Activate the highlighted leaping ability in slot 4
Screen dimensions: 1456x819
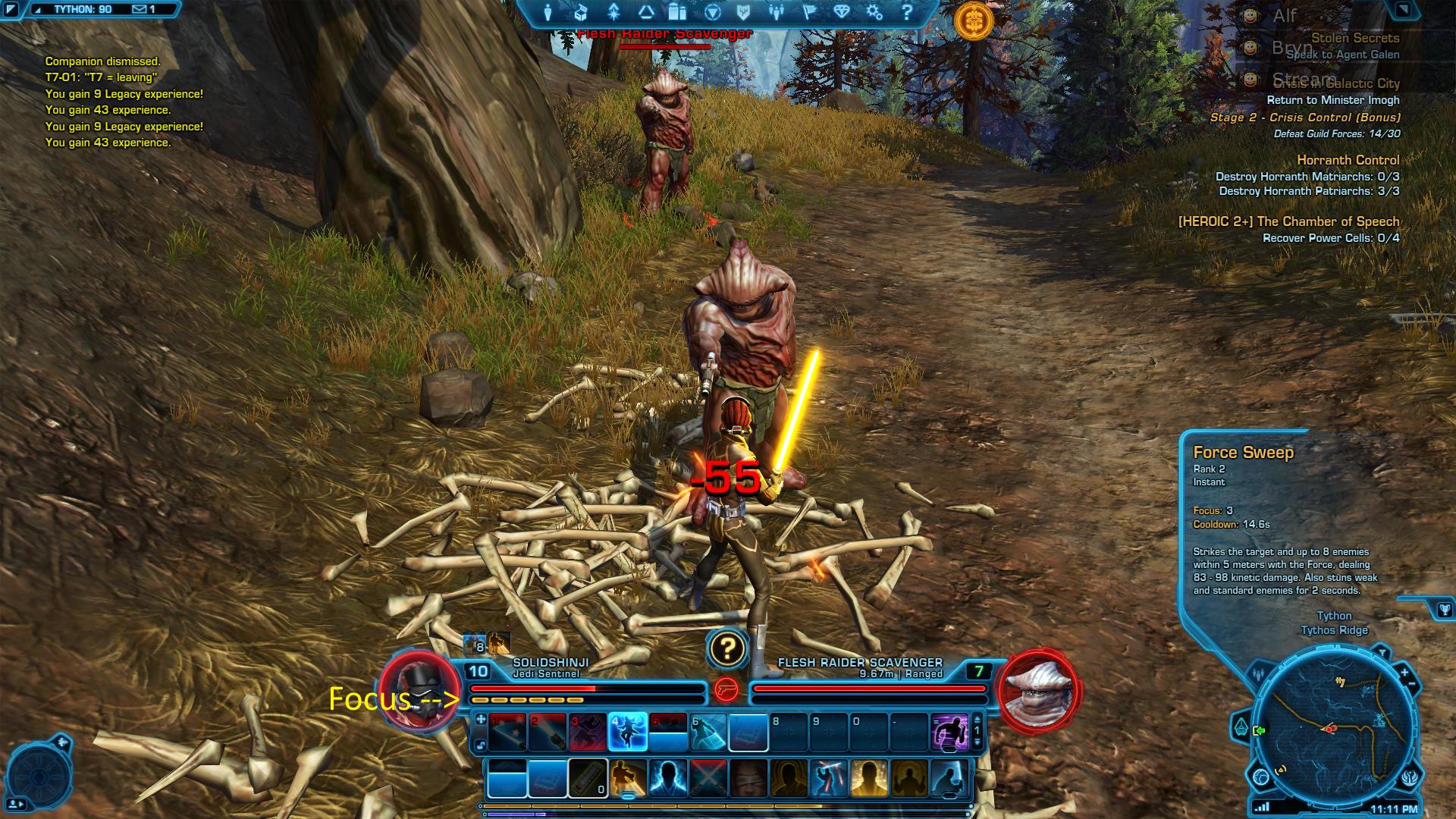tap(627, 732)
